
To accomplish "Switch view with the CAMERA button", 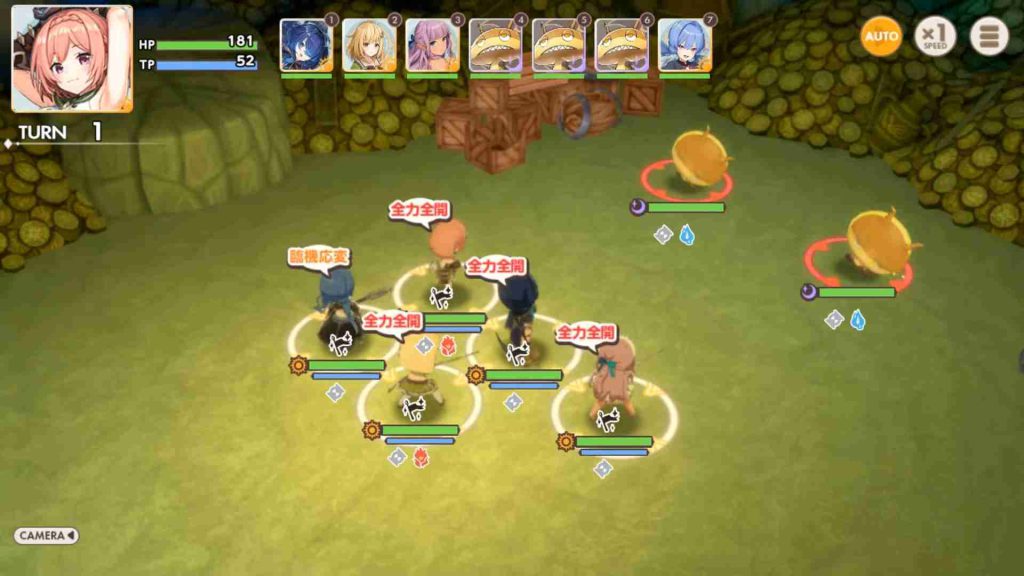I will pos(46,536).
